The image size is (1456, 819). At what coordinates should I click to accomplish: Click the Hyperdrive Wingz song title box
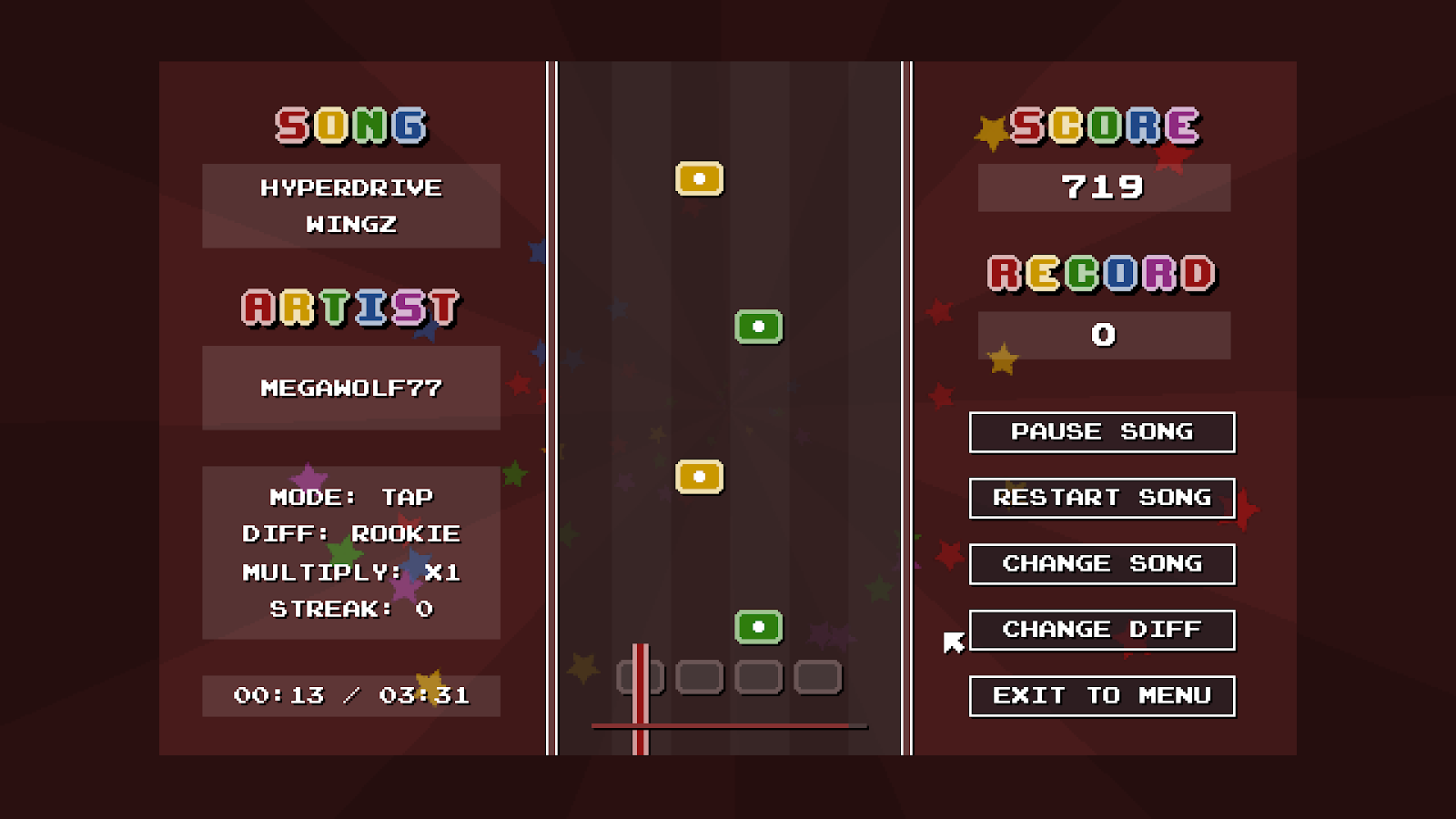pyautogui.click(x=351, y=206)
